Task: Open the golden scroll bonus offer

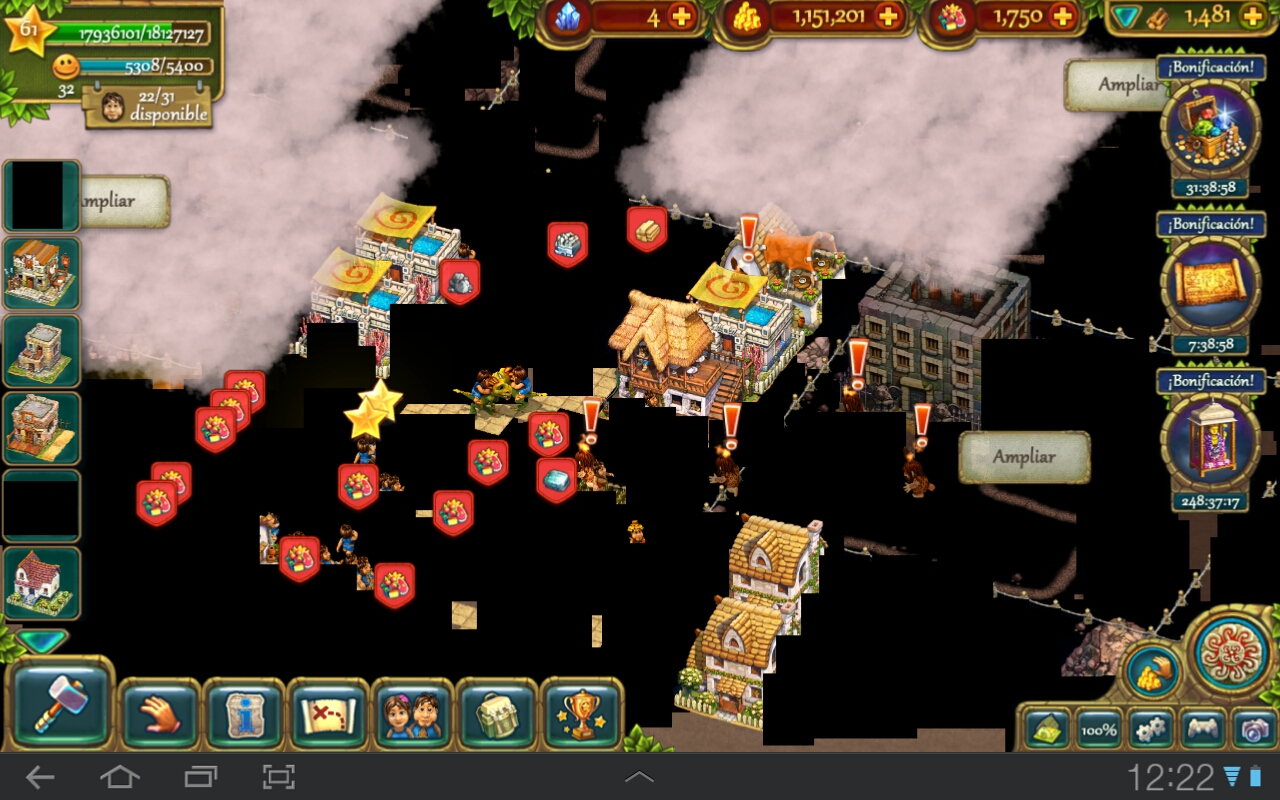Action: (x=1210, y=287)
